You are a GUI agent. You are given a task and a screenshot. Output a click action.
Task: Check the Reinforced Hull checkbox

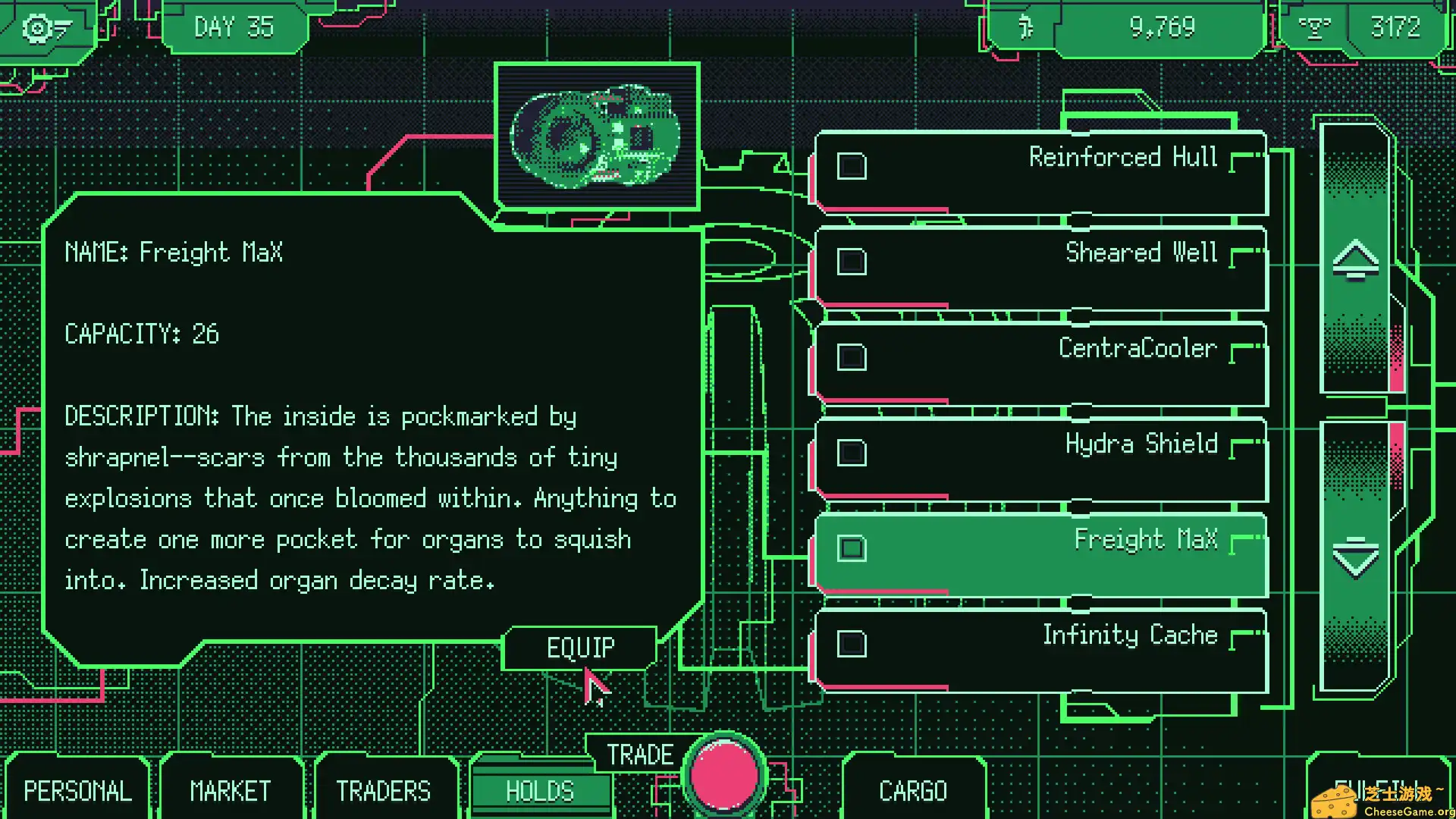coord(851,166)
